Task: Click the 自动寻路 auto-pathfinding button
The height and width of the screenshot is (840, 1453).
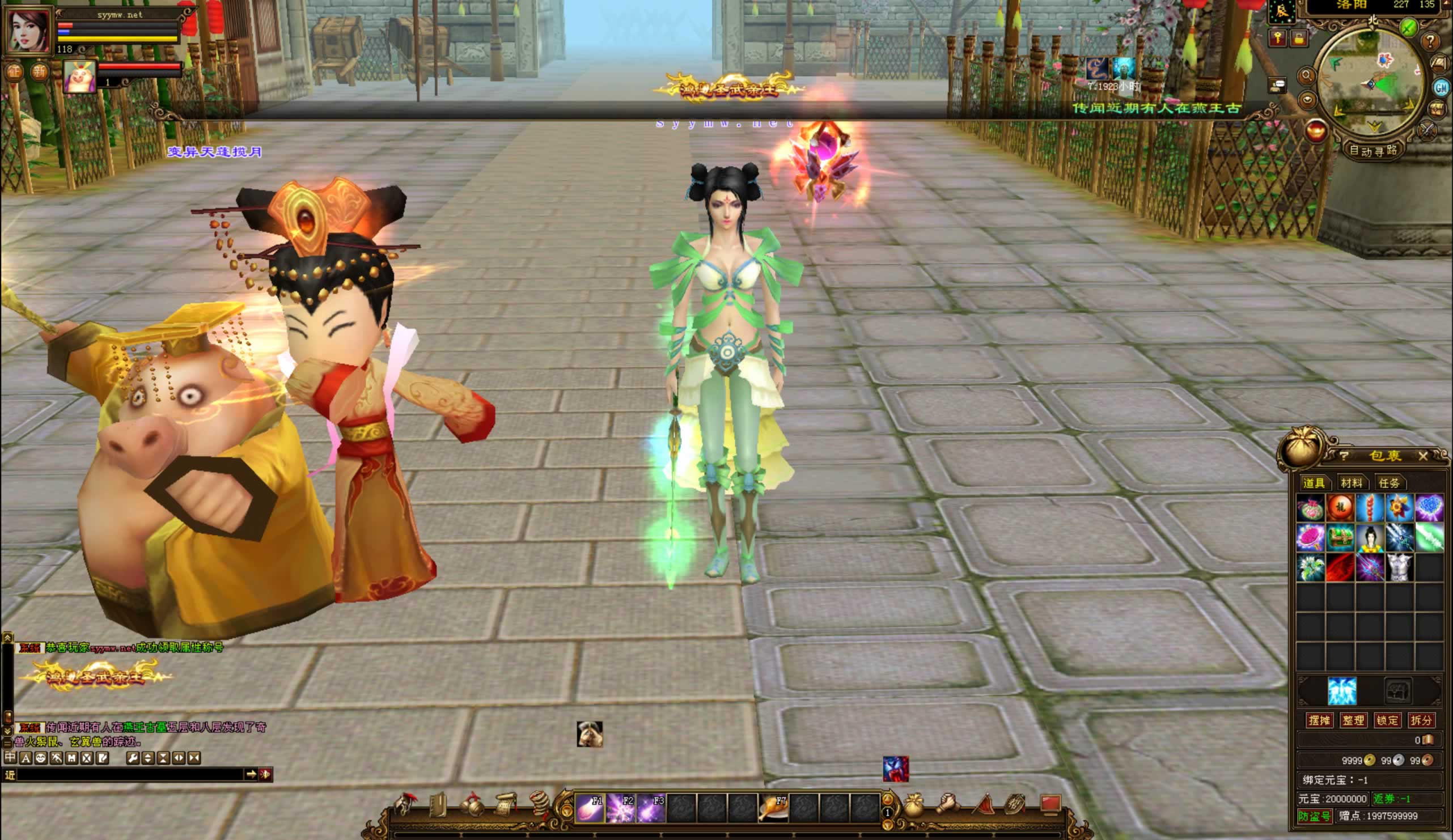Action: point(1373,151)
